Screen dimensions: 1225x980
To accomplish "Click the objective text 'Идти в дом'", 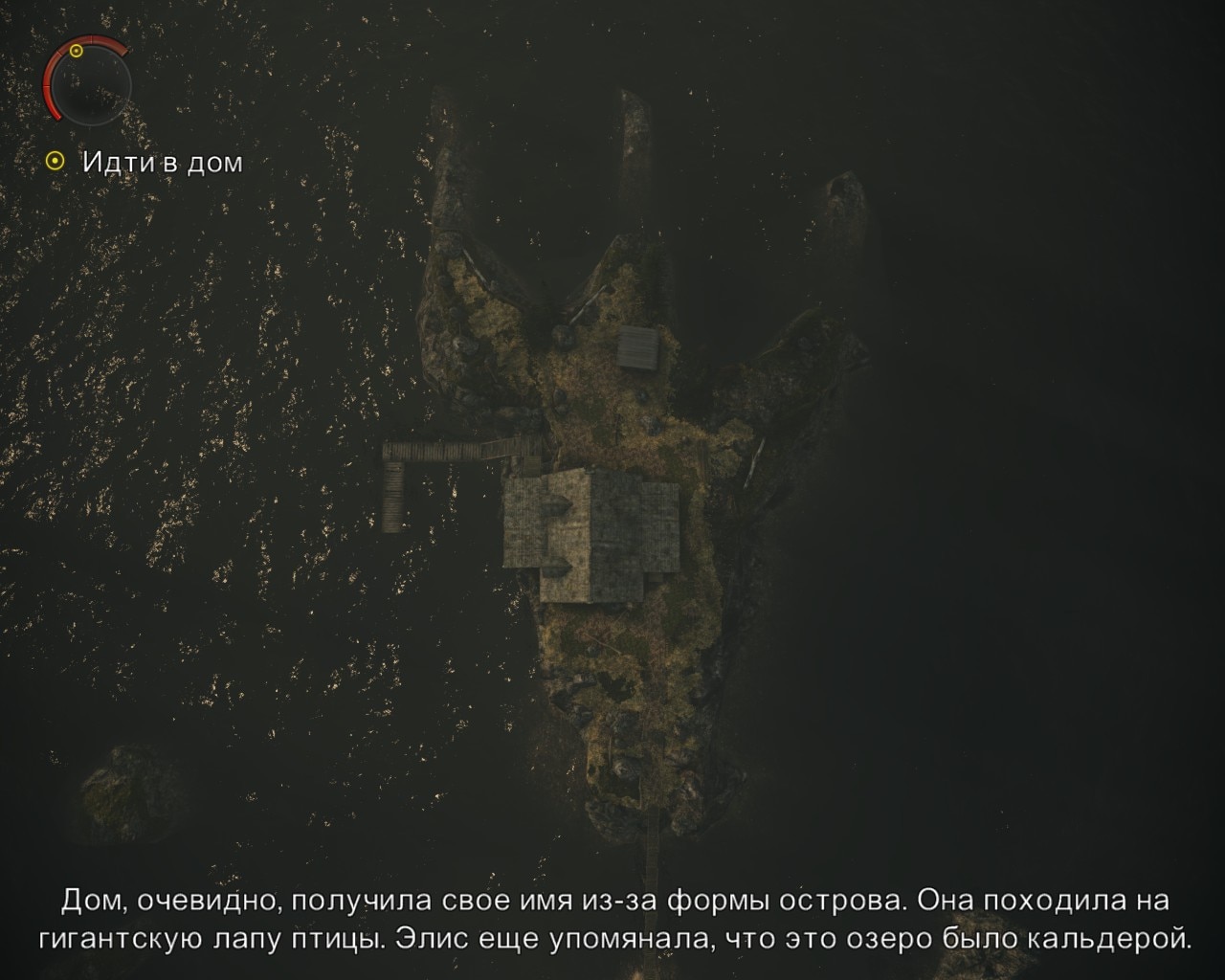I will (x=161, y=163).
